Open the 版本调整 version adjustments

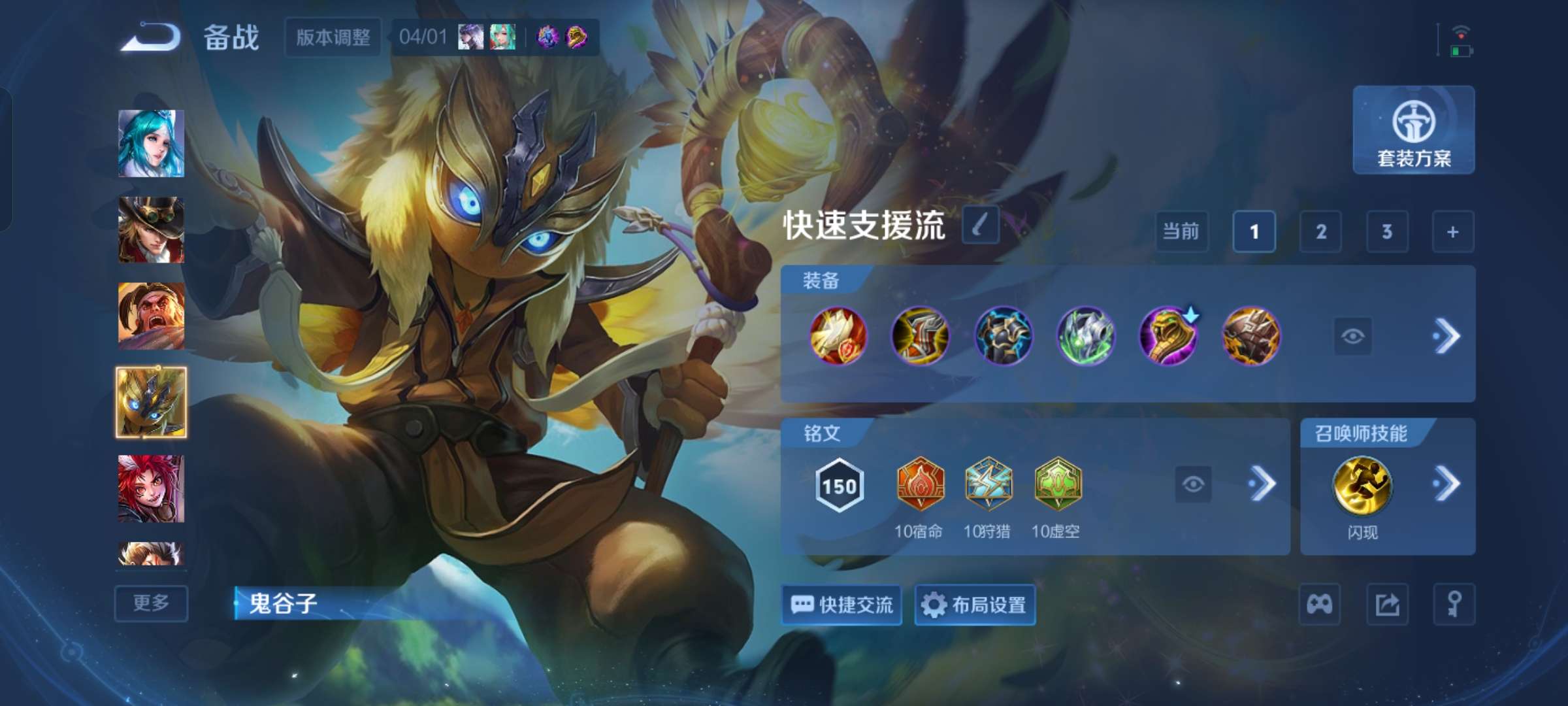[x=333, y=38]
